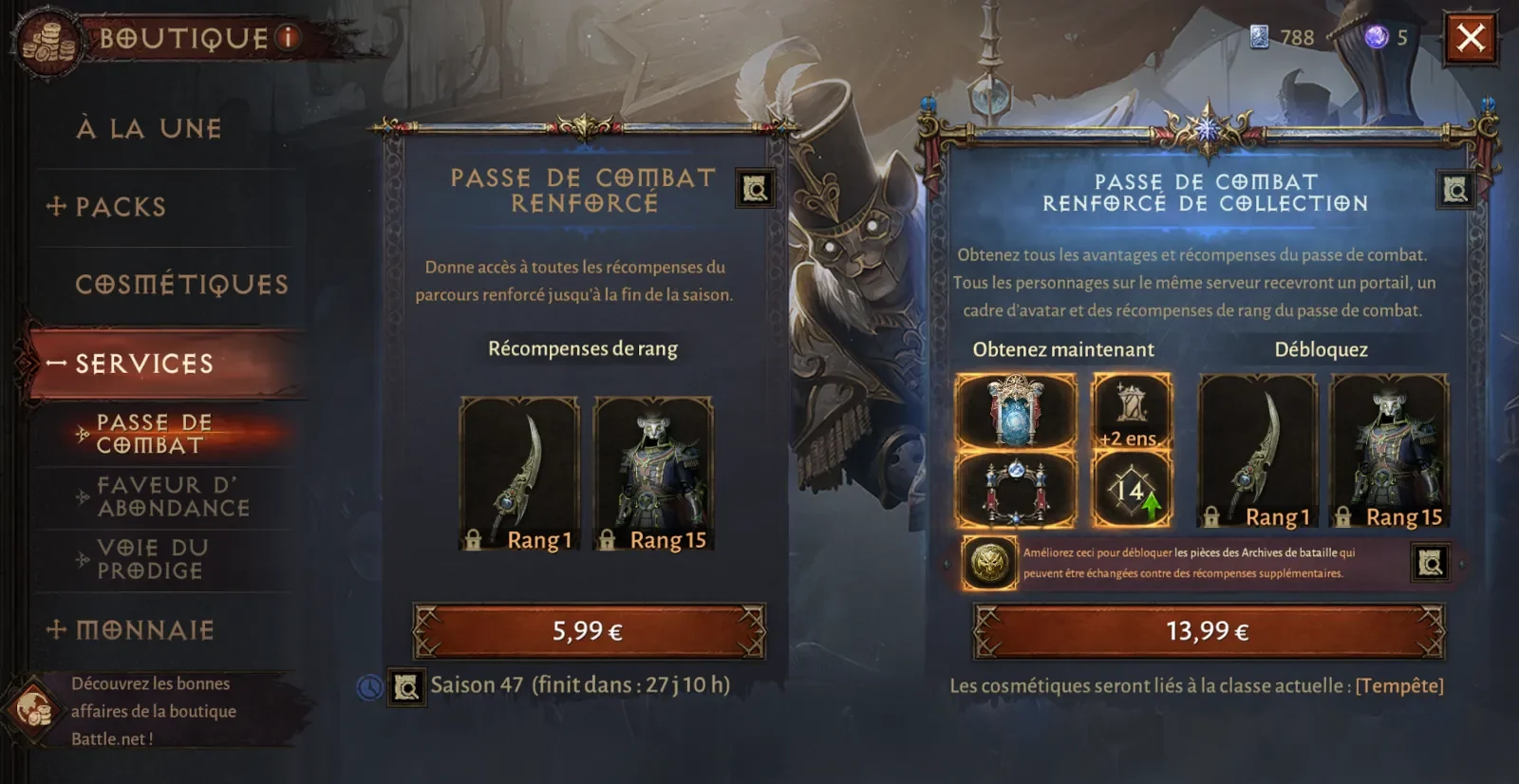
Task: Click the Boutique info icon
Action: [x=288, y=38]
